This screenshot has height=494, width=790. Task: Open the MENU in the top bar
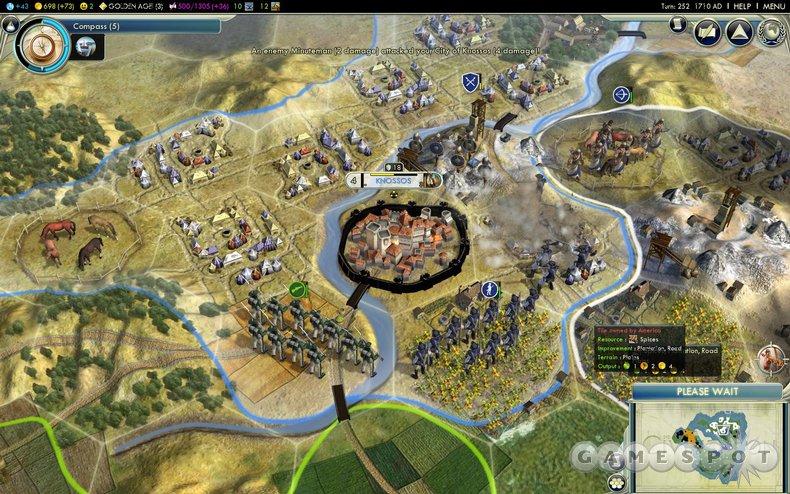click(x=772, y=6)
